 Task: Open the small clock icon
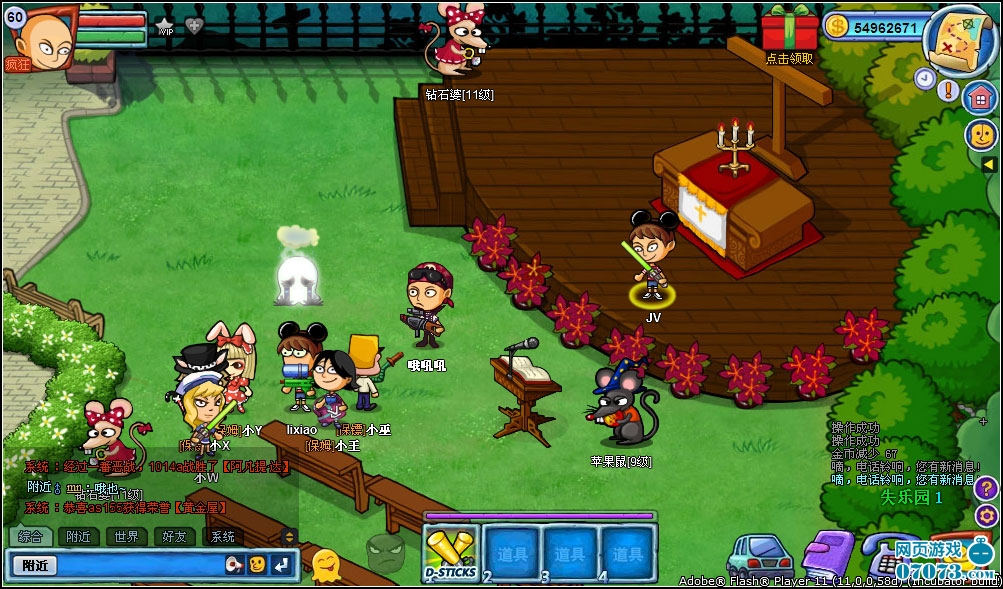(x=924, y=78)
